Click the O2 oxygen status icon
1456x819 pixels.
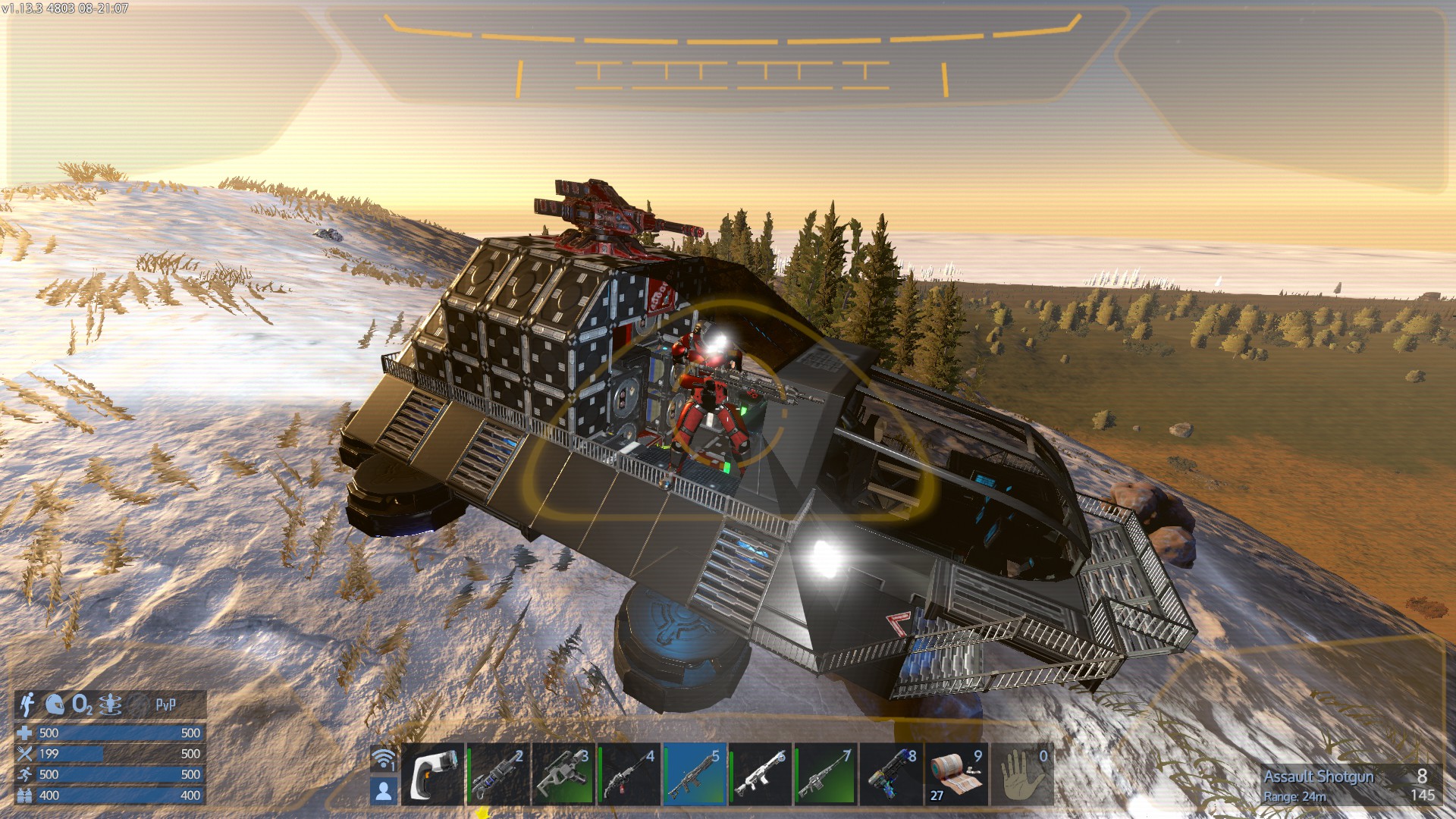[82, 705]
